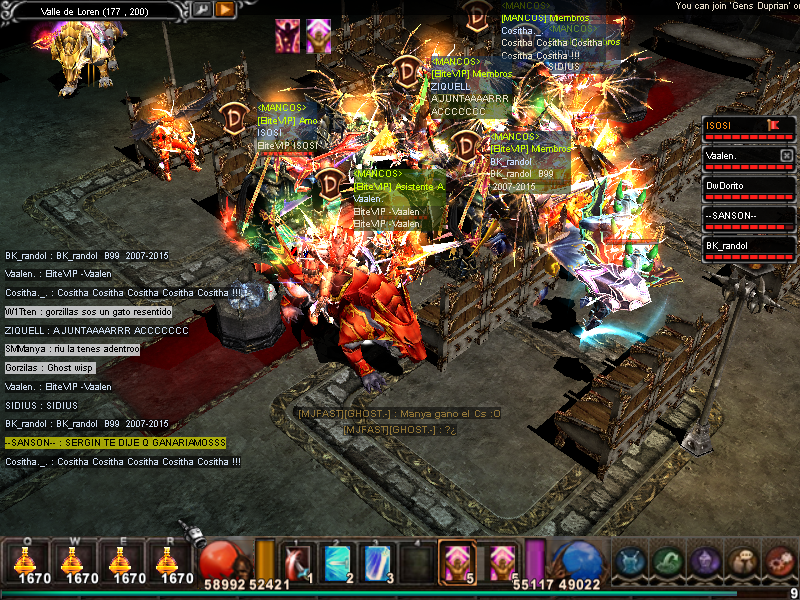Screen dimensions: 800x600
Task: Activate the red blade skill in slot 1
Action: [x=297, y=561]
